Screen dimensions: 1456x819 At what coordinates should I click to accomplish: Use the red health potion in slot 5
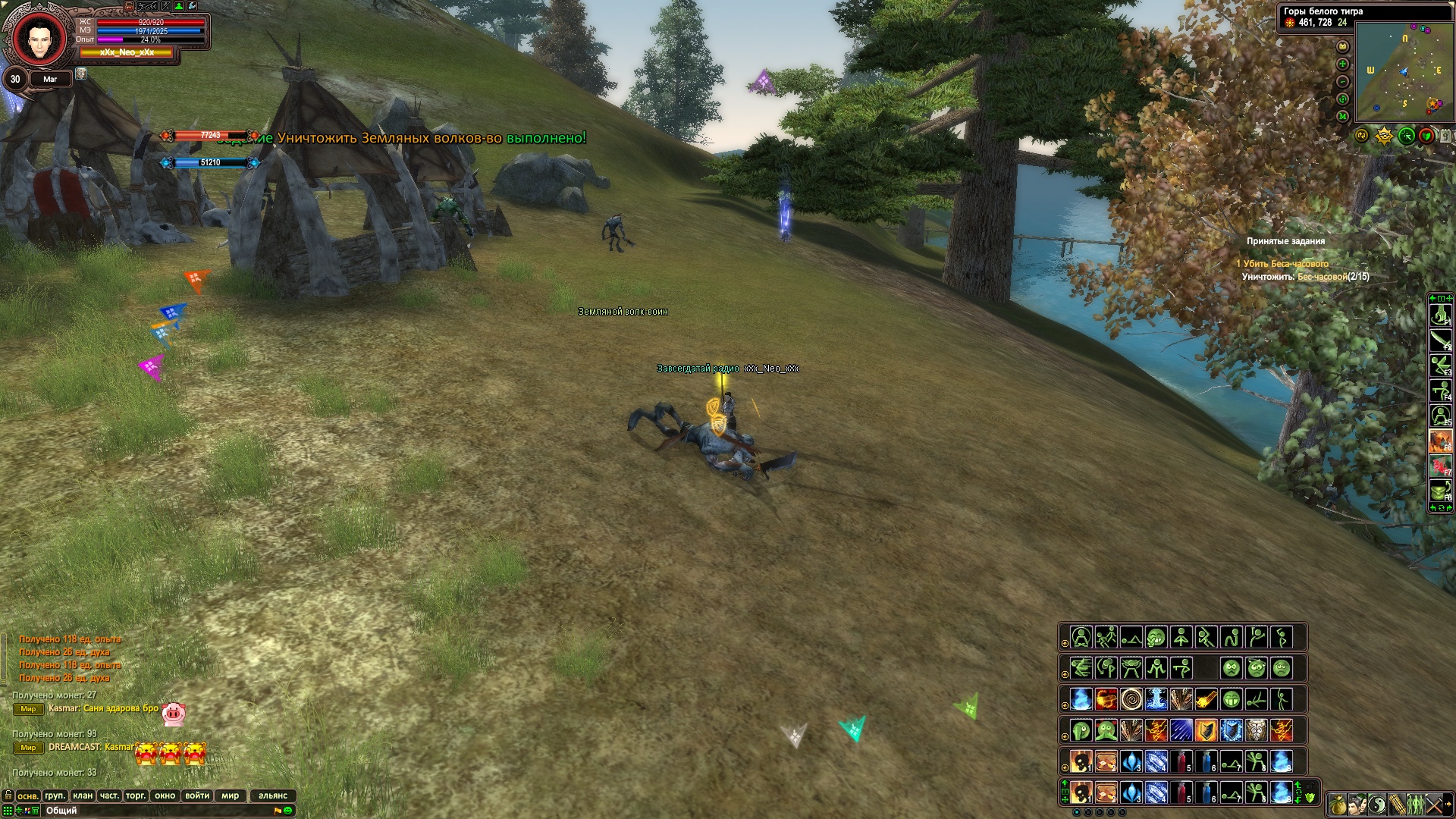click(x=1181, y=793)
